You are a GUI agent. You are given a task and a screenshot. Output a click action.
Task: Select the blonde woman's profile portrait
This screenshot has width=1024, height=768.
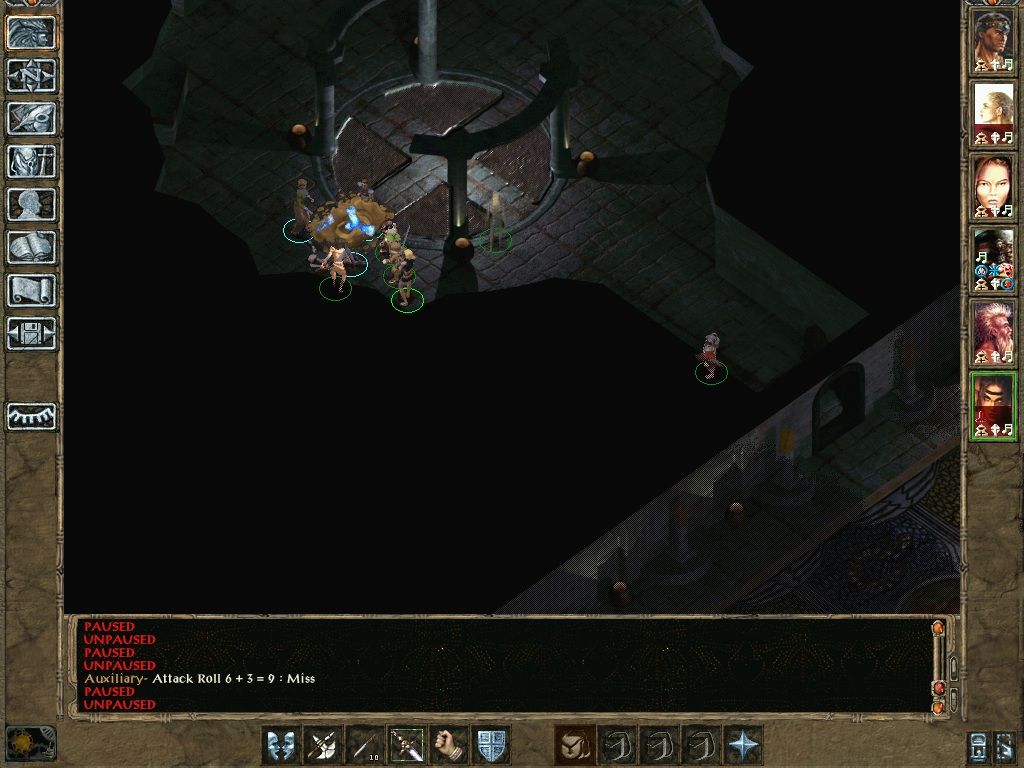993,112
